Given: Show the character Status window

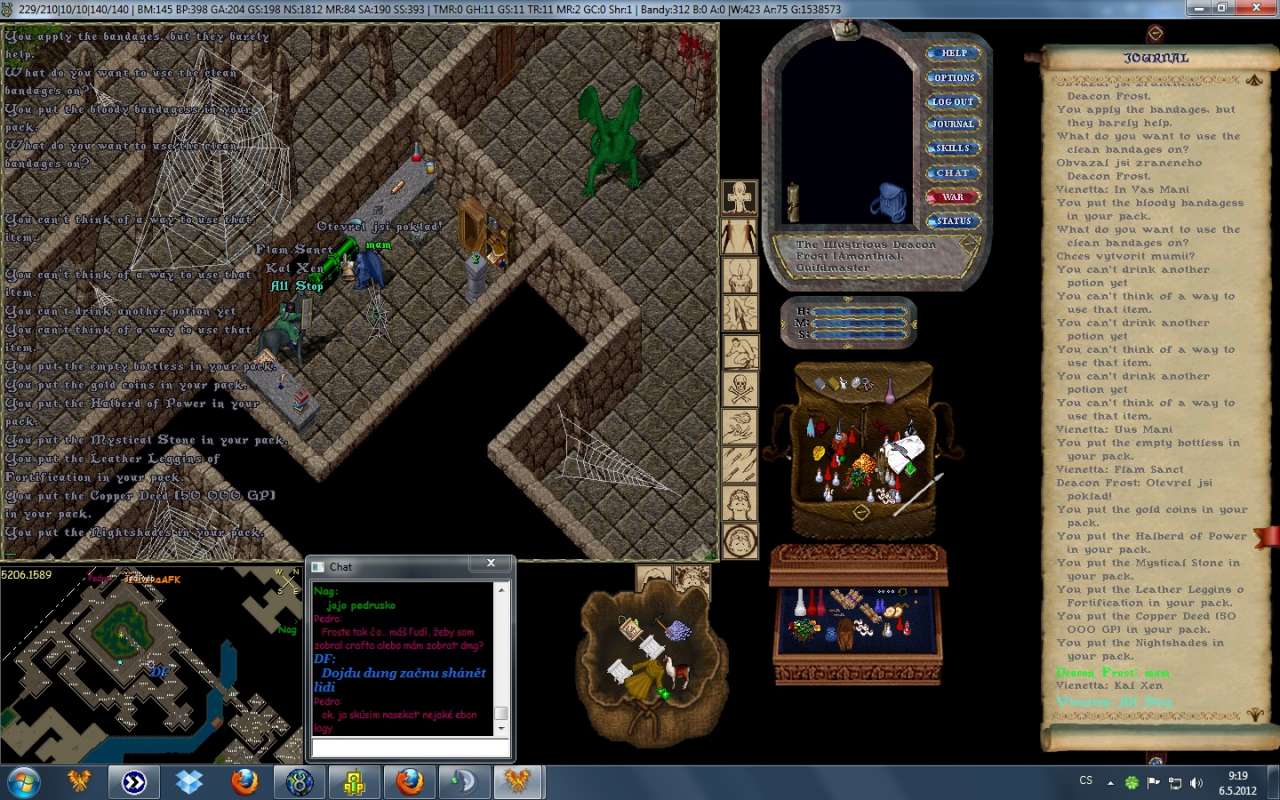Looking at the screenshot, I should [x=953, y=221].
